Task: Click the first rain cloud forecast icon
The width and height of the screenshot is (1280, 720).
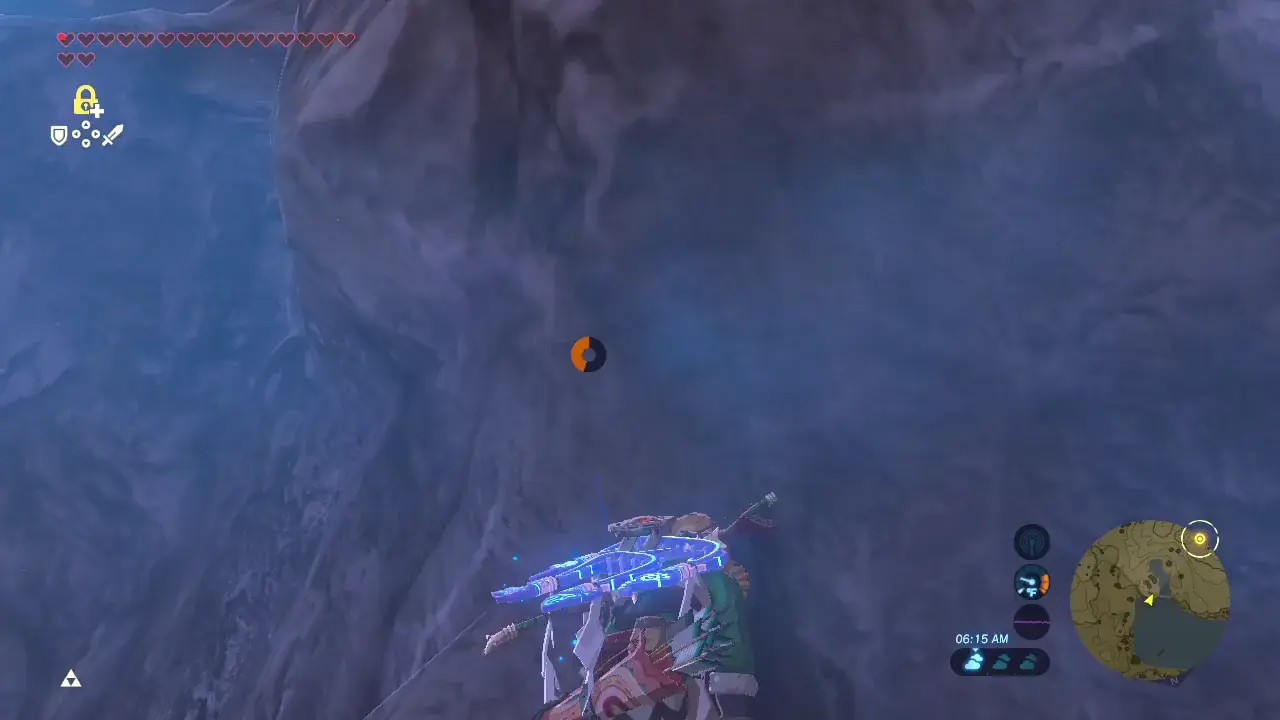Action: tap(972, 661)
